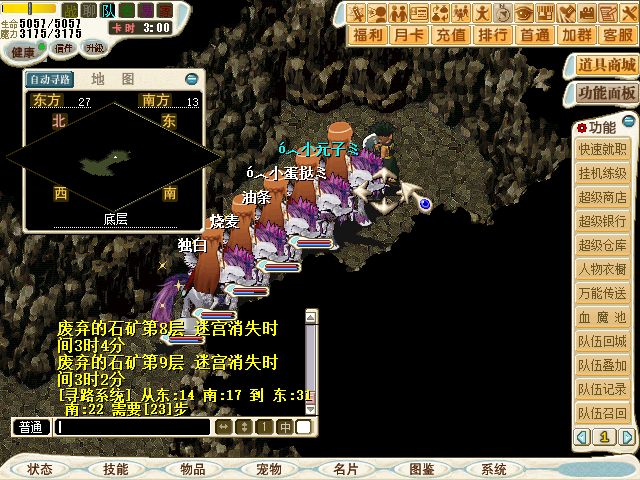Open the 充值 recharge button

click(452, 35)
